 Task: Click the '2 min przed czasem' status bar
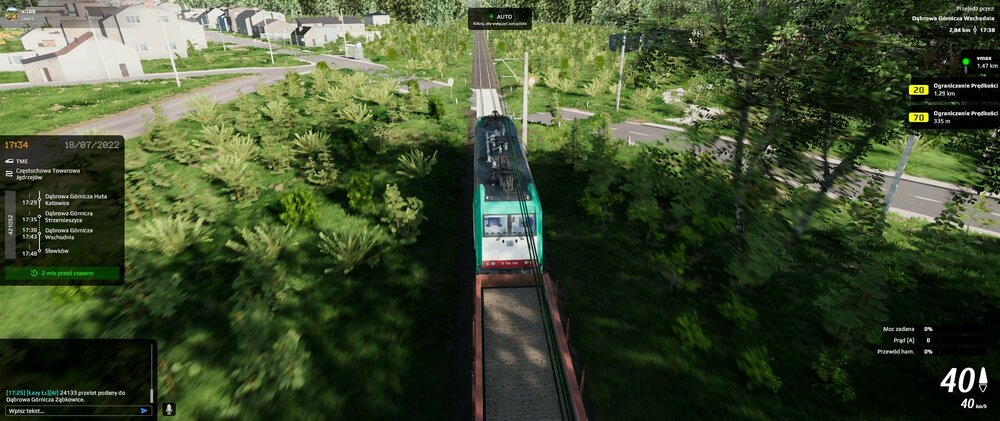(62, 272)
